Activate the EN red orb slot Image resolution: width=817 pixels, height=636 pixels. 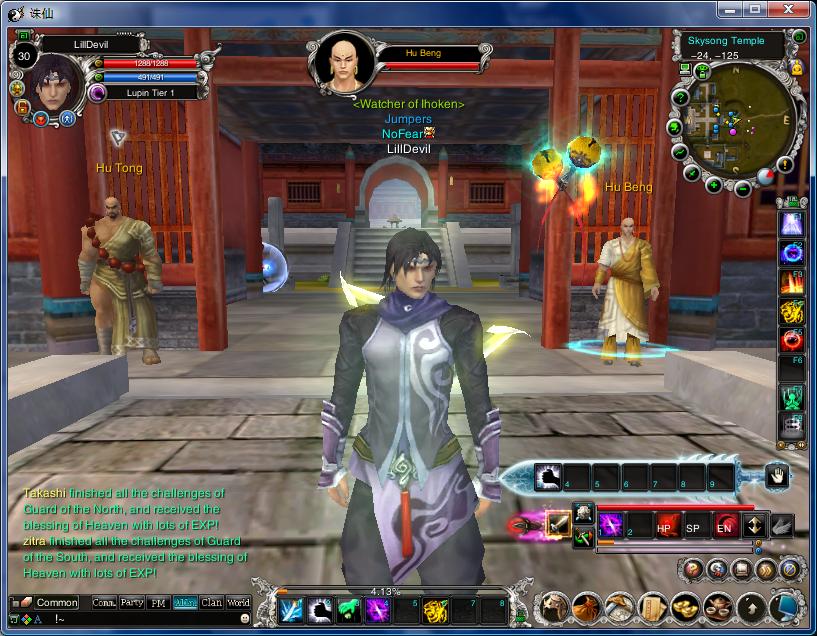point(724,526)
